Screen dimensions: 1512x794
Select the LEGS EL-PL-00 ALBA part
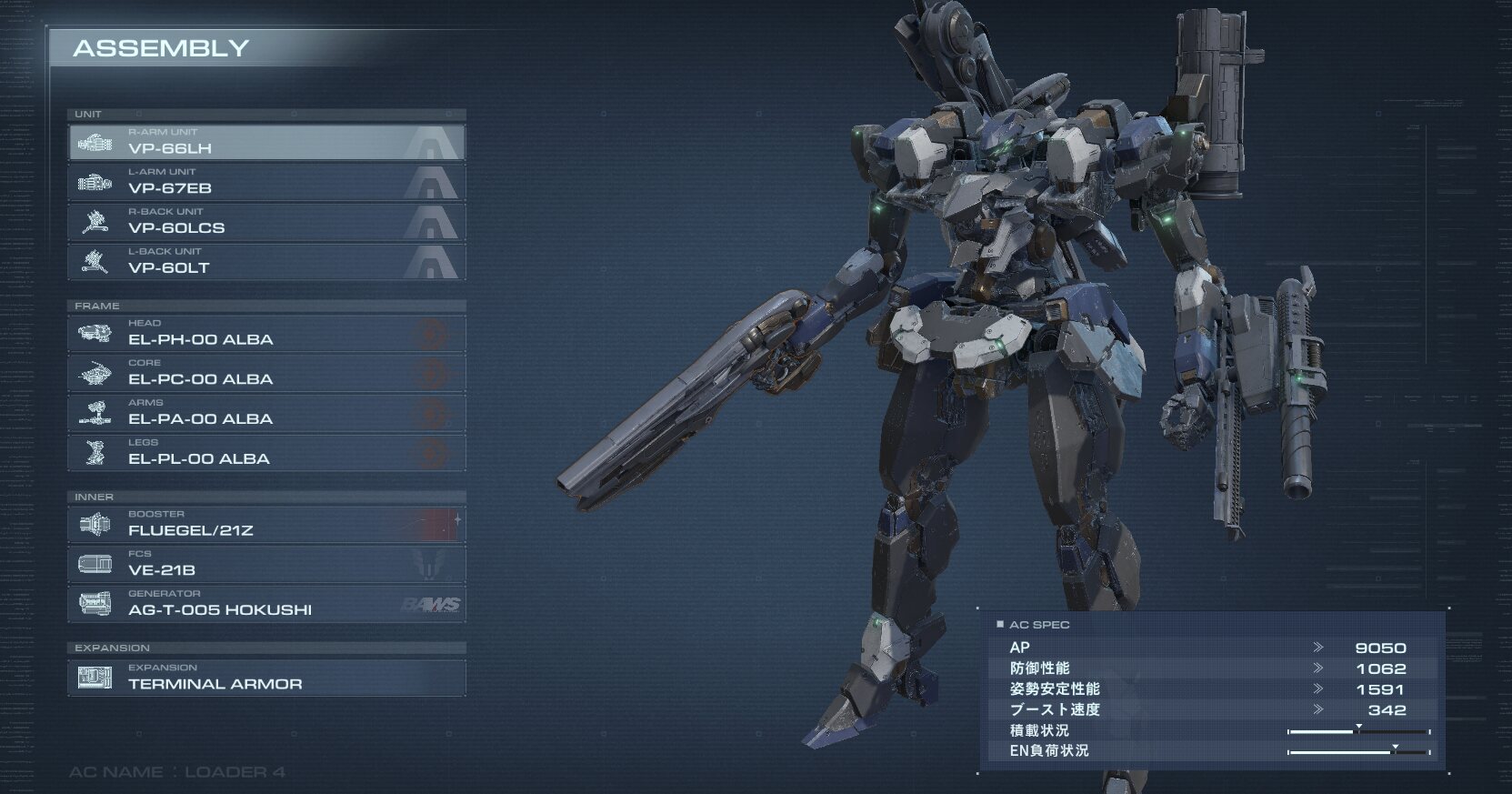266,453
